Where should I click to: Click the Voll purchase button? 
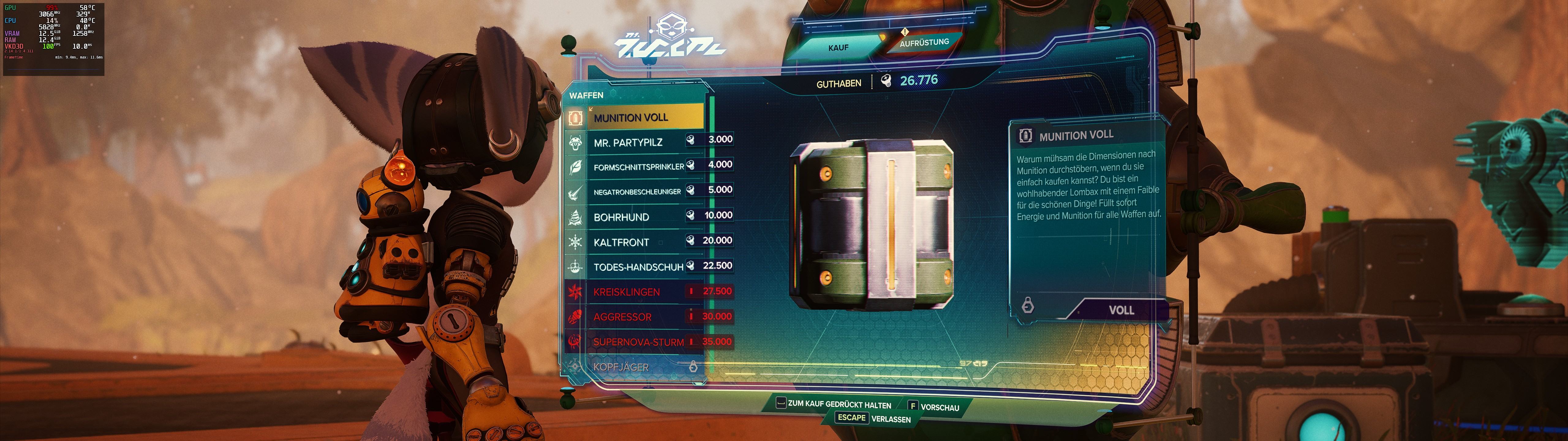click(1120, 310)
